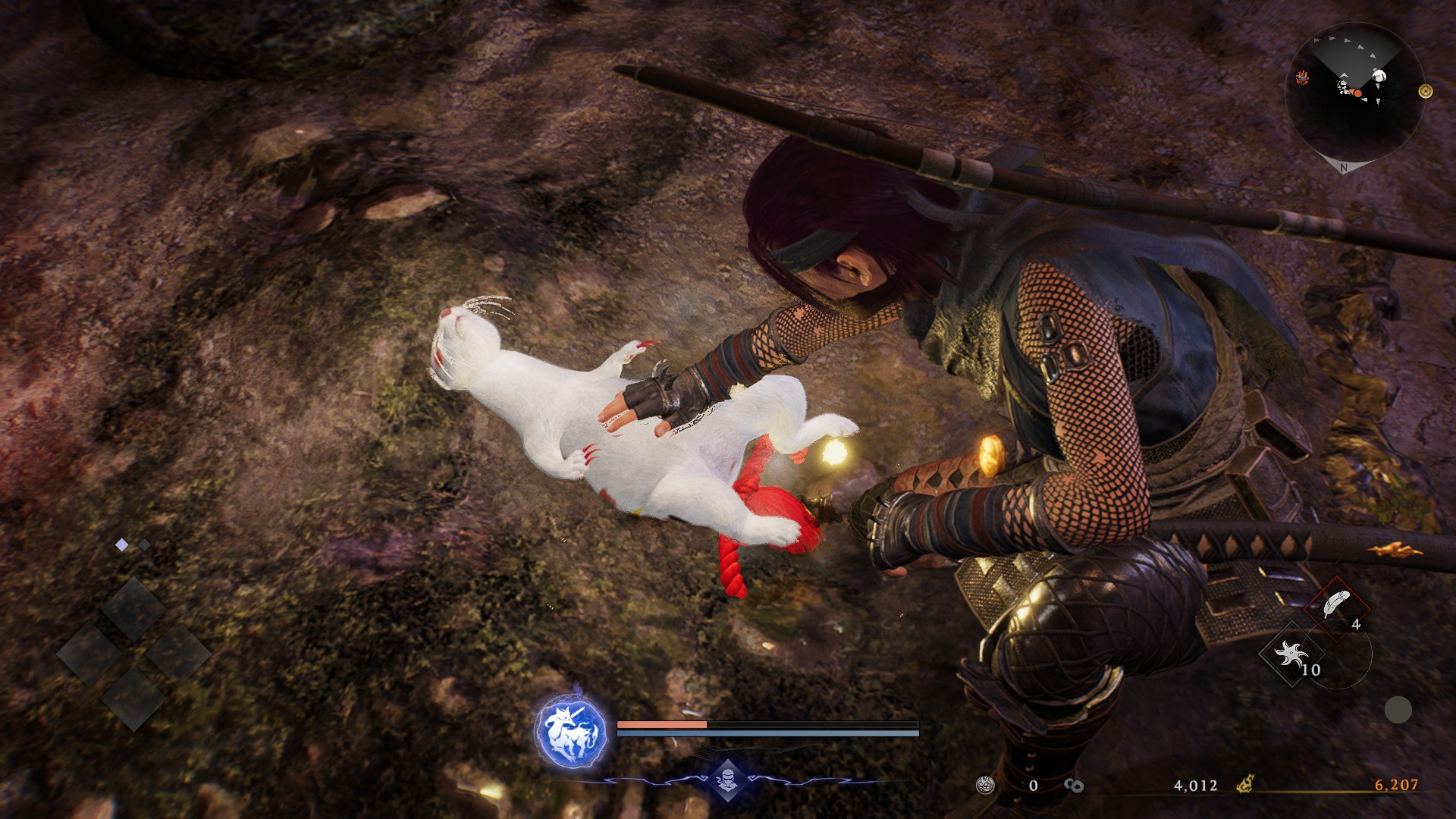Viewport: 1456px width, 819px height.
Task: Select the gold coin marker beside minimap
Action: tap(1426, 91)
